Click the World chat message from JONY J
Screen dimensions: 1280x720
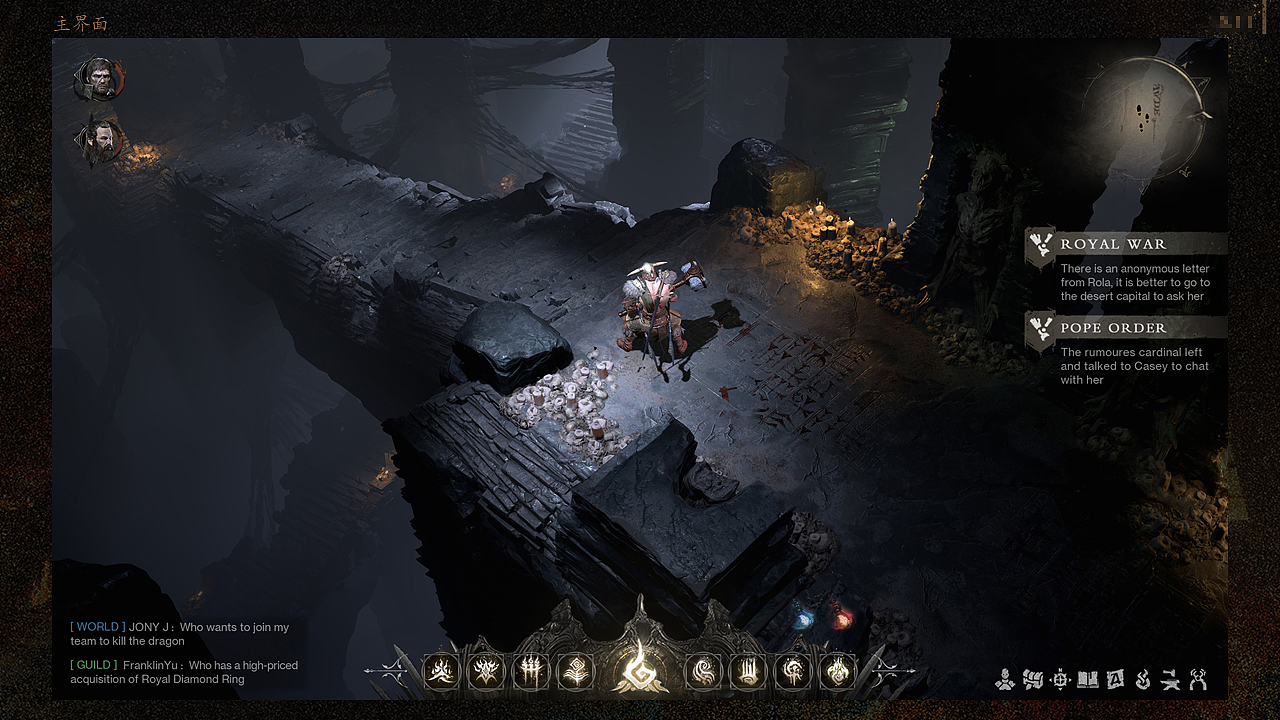point(180,634)
